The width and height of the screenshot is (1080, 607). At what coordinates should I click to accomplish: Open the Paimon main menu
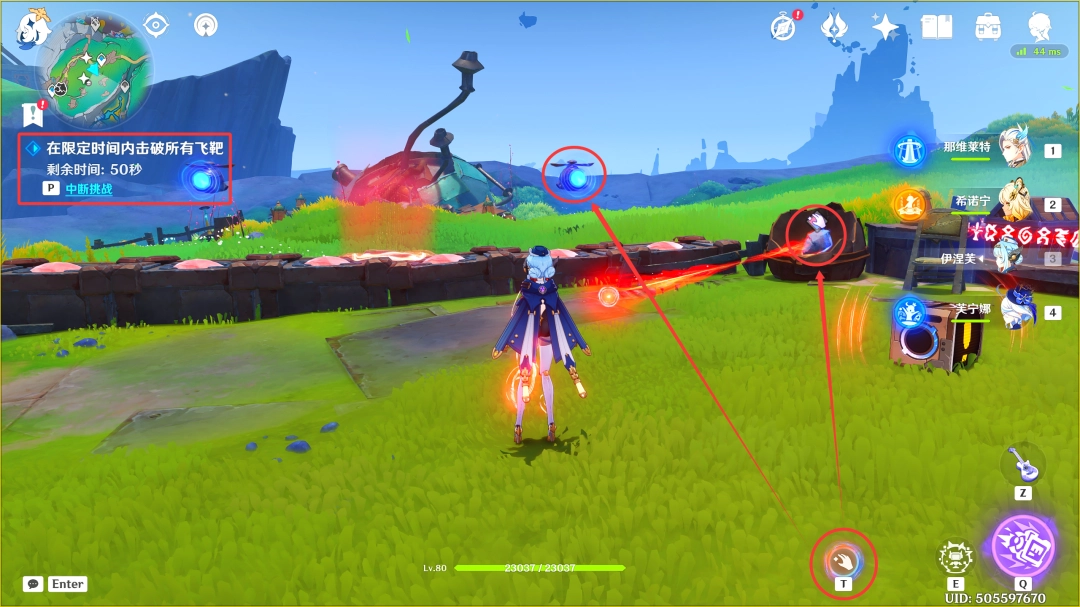(32, 27)
